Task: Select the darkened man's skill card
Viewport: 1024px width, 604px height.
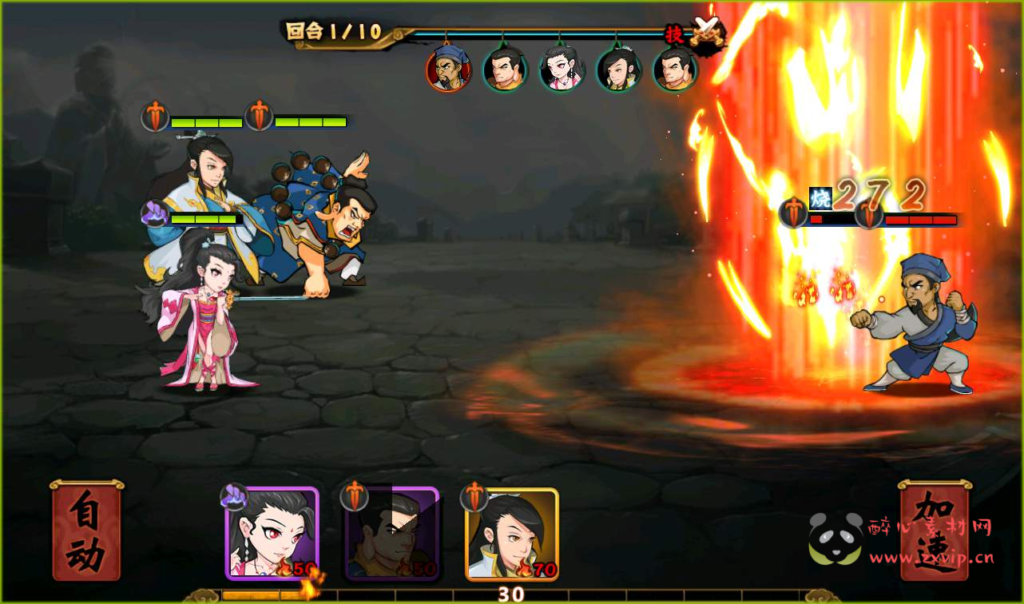Action: click(392, 534)
